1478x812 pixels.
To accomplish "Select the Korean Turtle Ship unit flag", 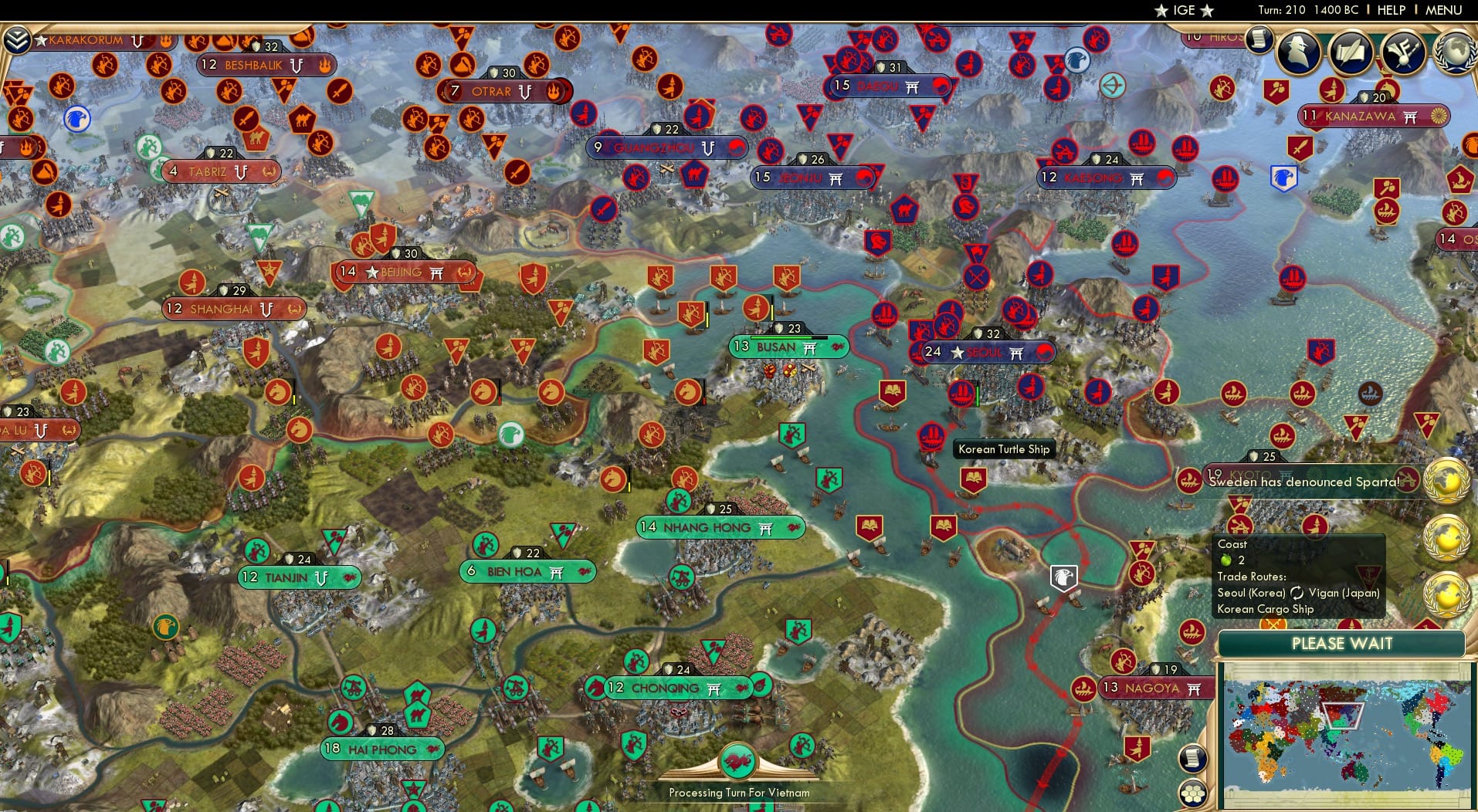I will pyautogui.click(x=931, y=435).
